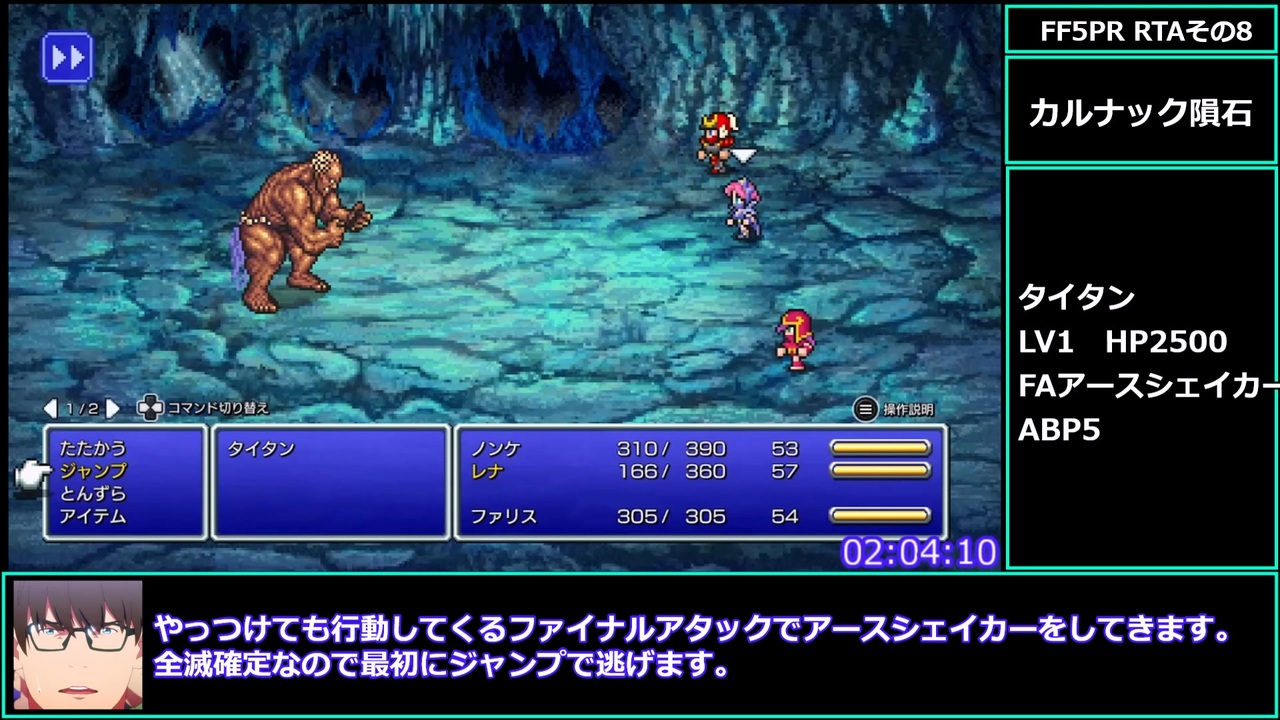This screenshot has height=720, width=1280.
Task: Click the right arrow for next command page
Action: click(113, 409)
